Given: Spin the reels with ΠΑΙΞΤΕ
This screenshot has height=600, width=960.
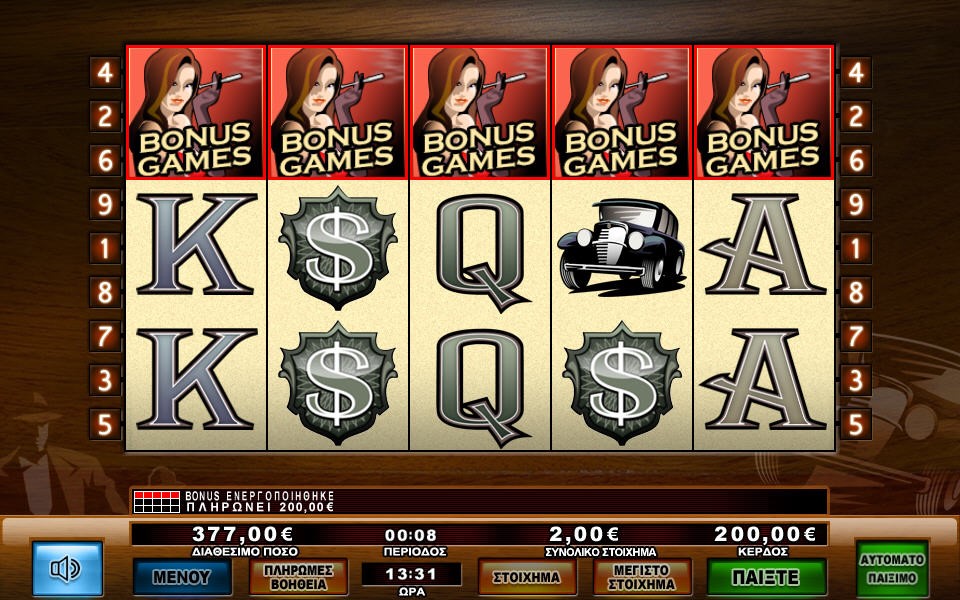Looking at the screenshot, I should click(766, 577).
